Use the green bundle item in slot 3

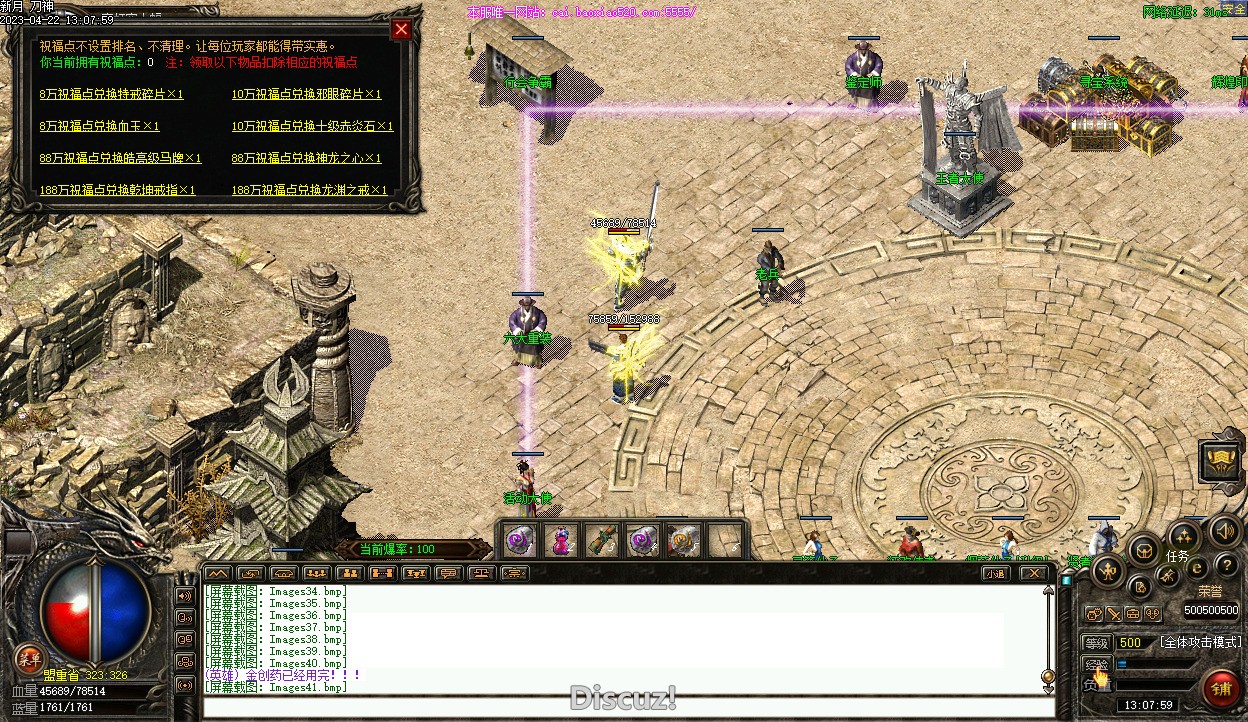tap(600, 541)
